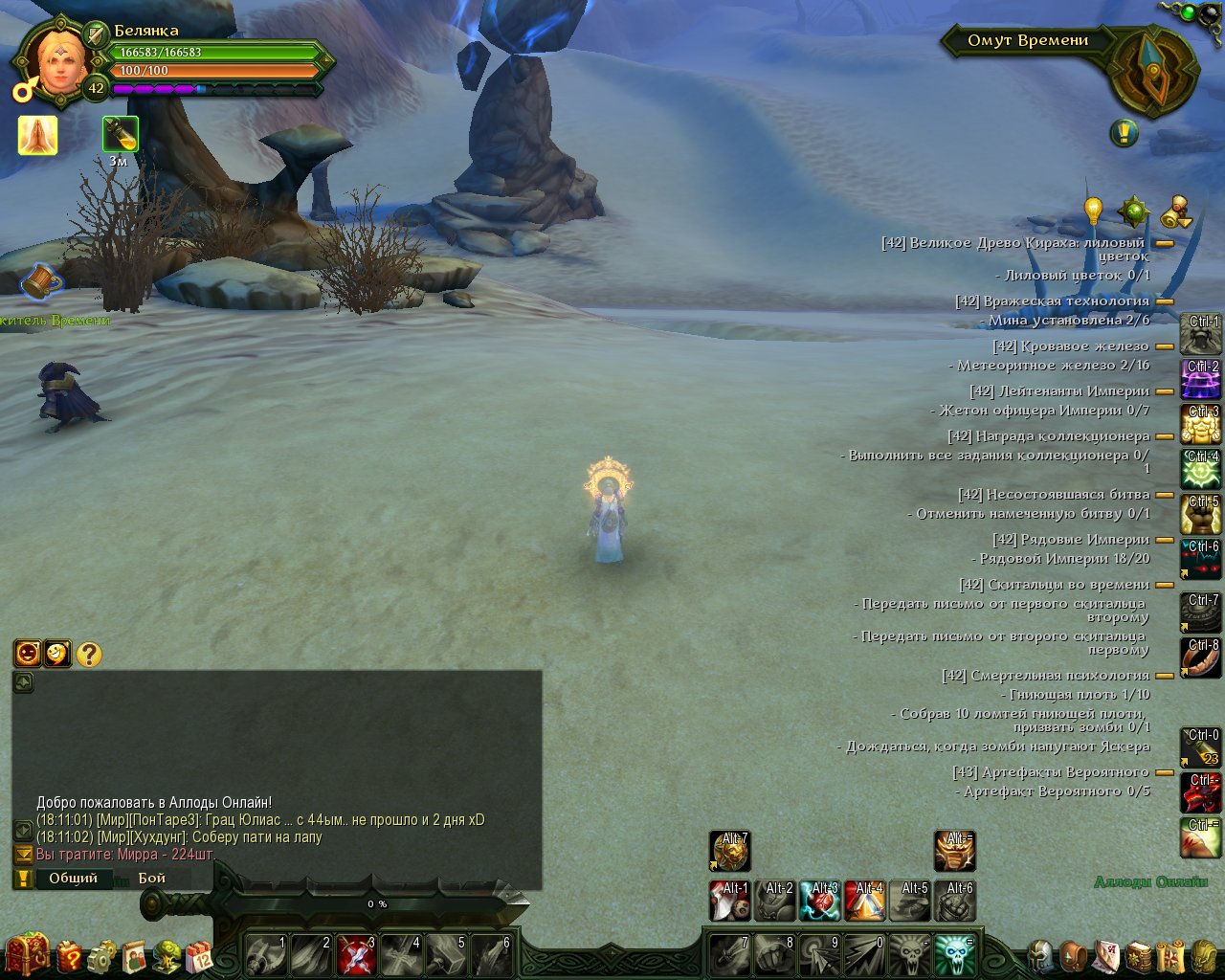
Task: Open the helmet character icon in the menu bar
Action: (1040, 955)
